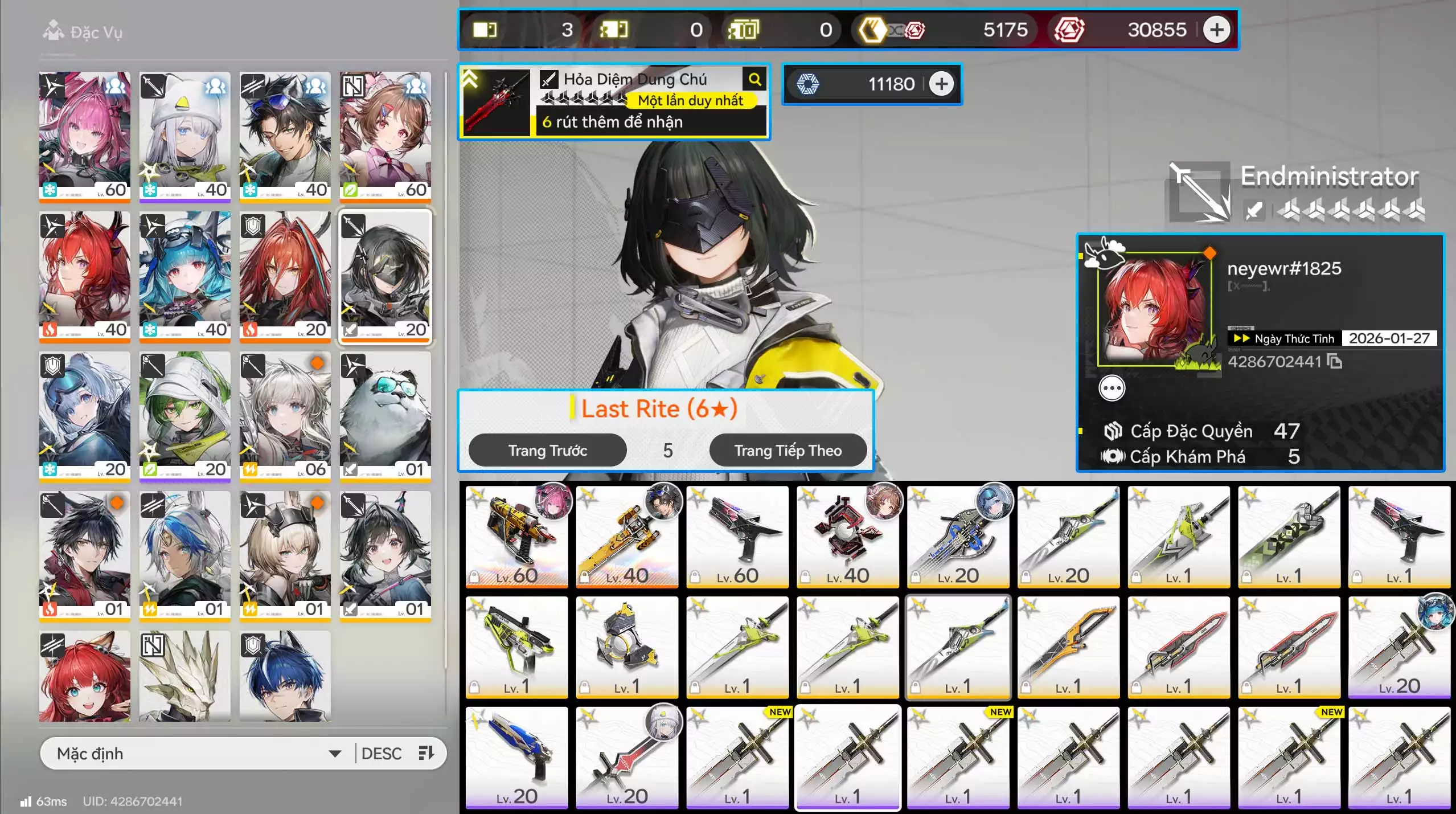
Task: Open the three-dot options on profile card
Action: pos(1112,388)
